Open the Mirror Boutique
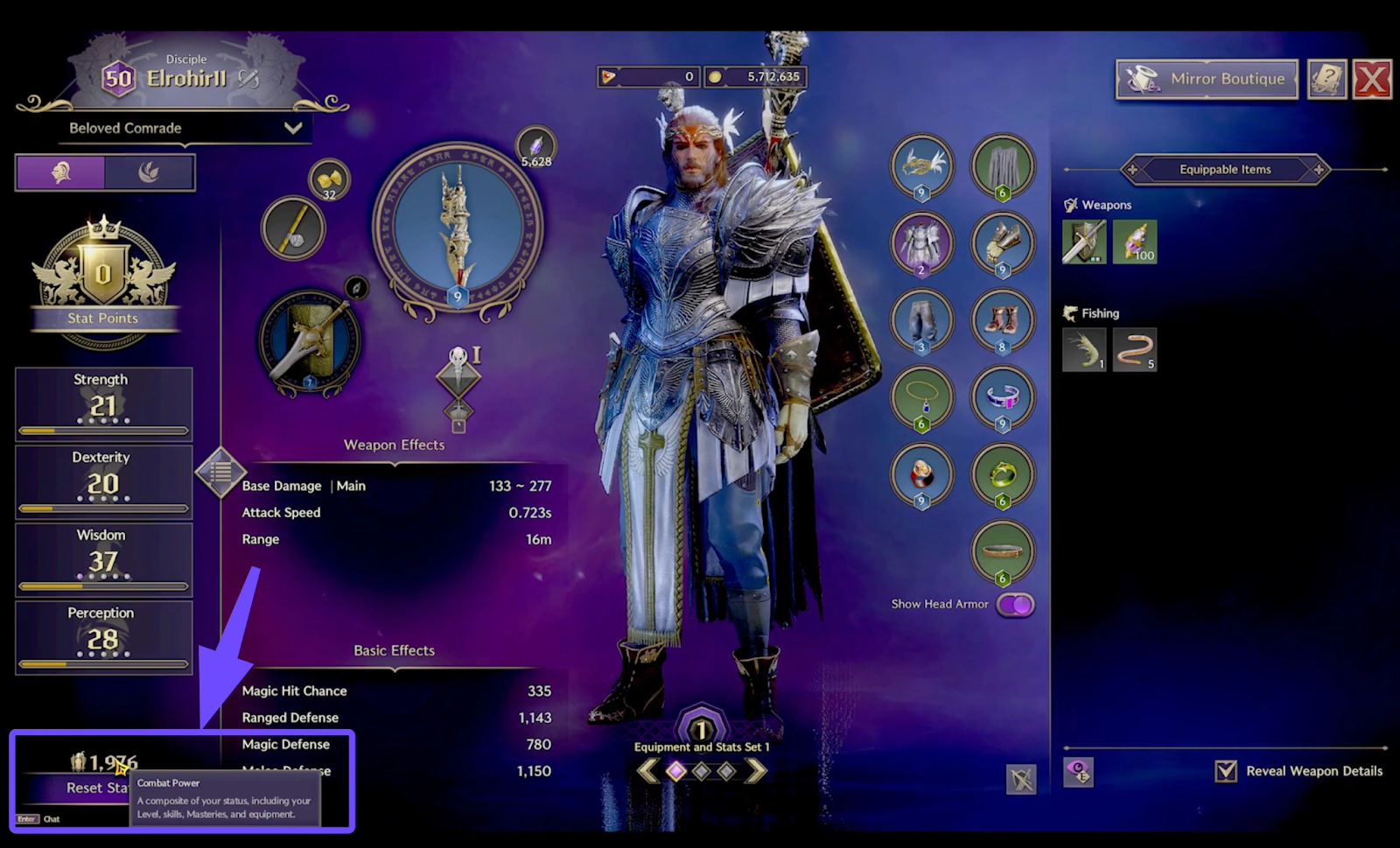The image size is (1400, 848). 1207,79
